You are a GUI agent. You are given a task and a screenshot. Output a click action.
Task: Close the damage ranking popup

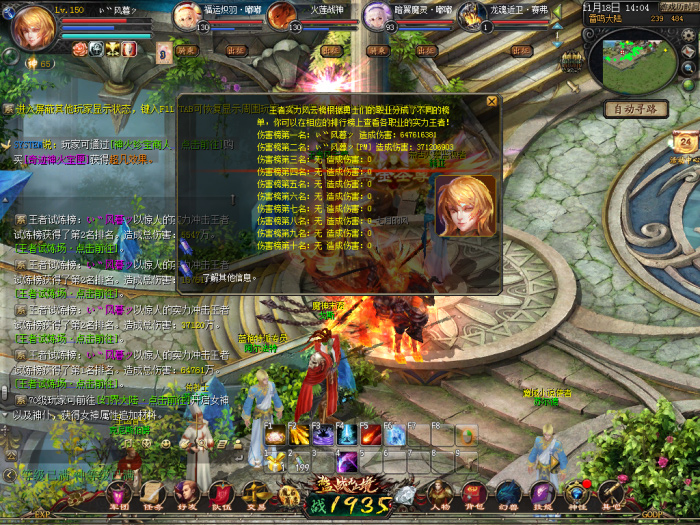[491, 101]
